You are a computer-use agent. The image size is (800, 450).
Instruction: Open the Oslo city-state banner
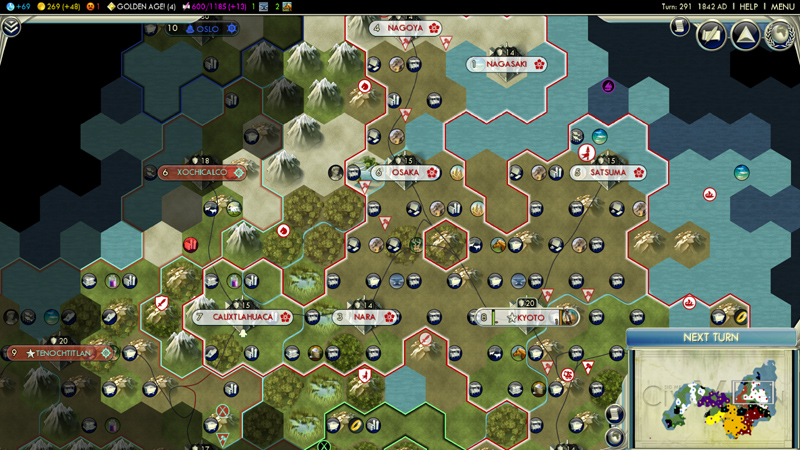coord(207,29)
